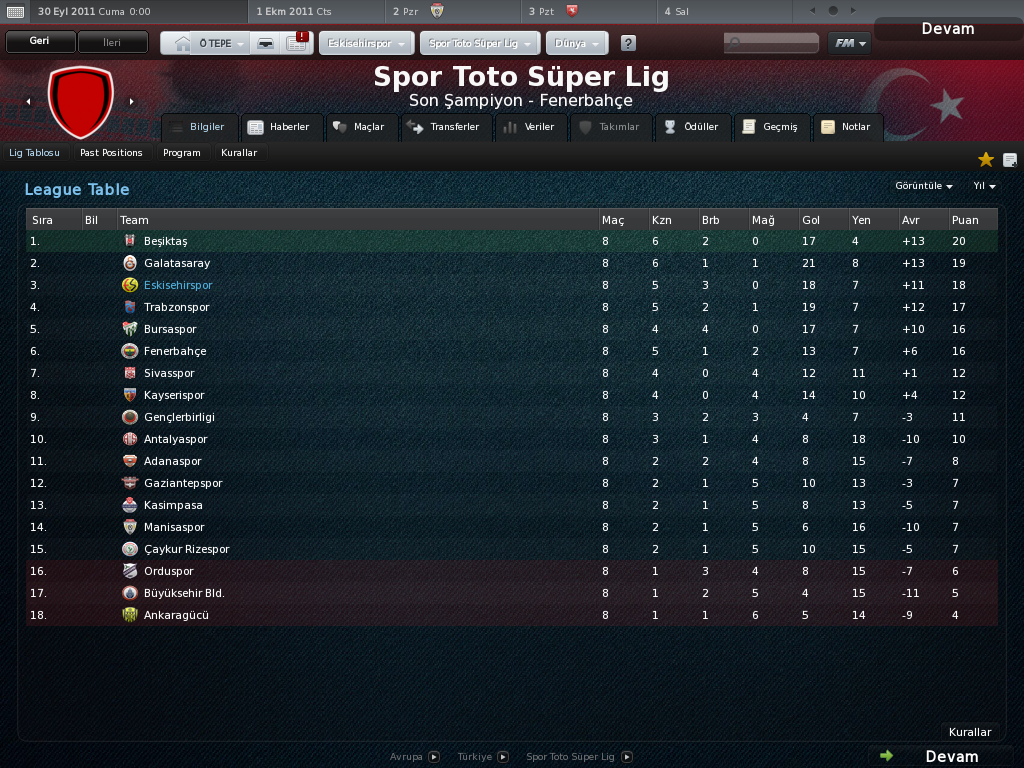This screenshot has width=1024, height=768.
Task: Go back with the Geri button
Action: pyautogui.click(x=40, y=42)
